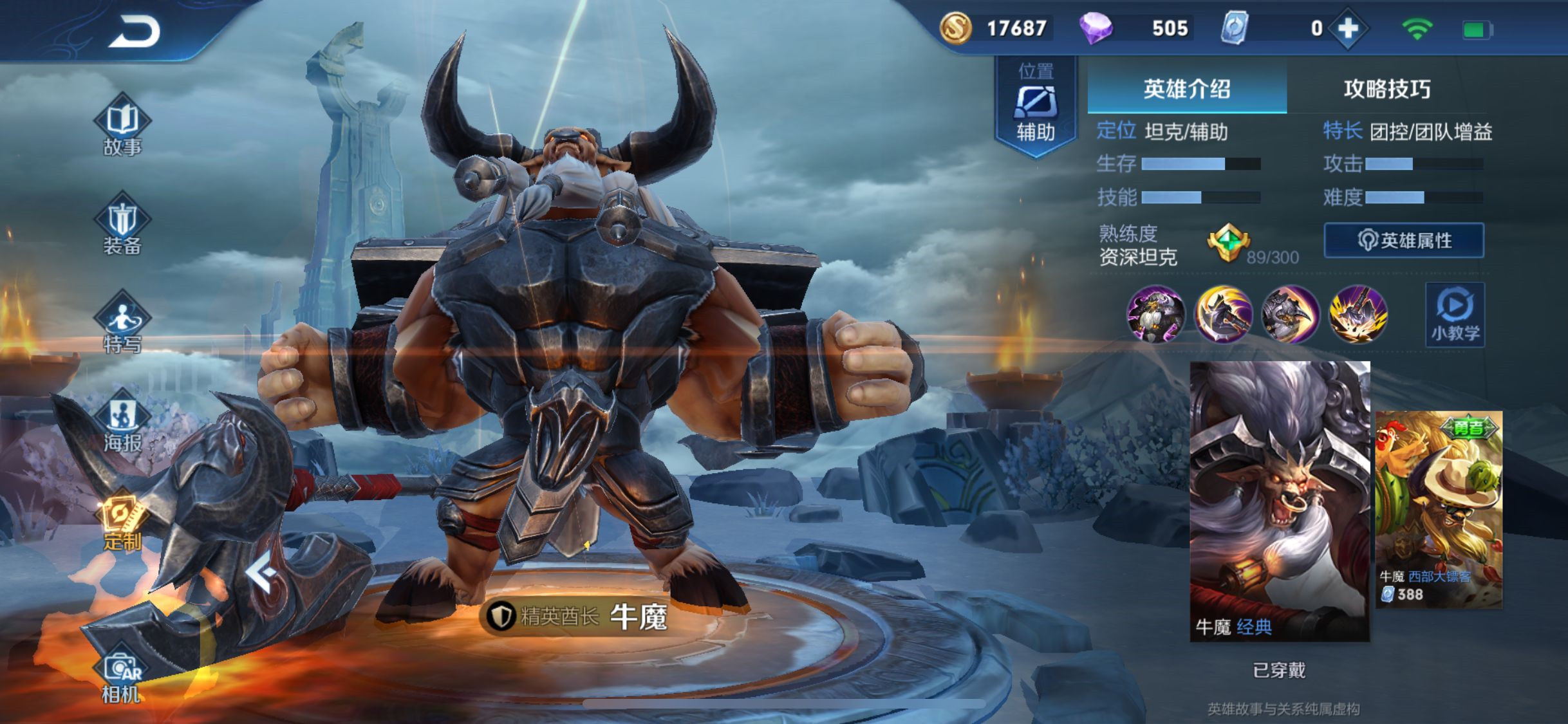Viewport: 1568px width, 724px height.
Task: Click the purple diamond currency icon
Action: pos(1096,28)
